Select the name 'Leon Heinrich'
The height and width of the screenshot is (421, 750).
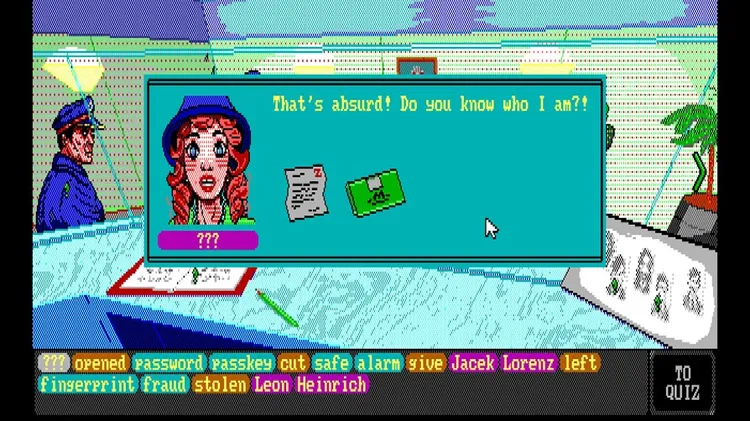tap(310, 384)
